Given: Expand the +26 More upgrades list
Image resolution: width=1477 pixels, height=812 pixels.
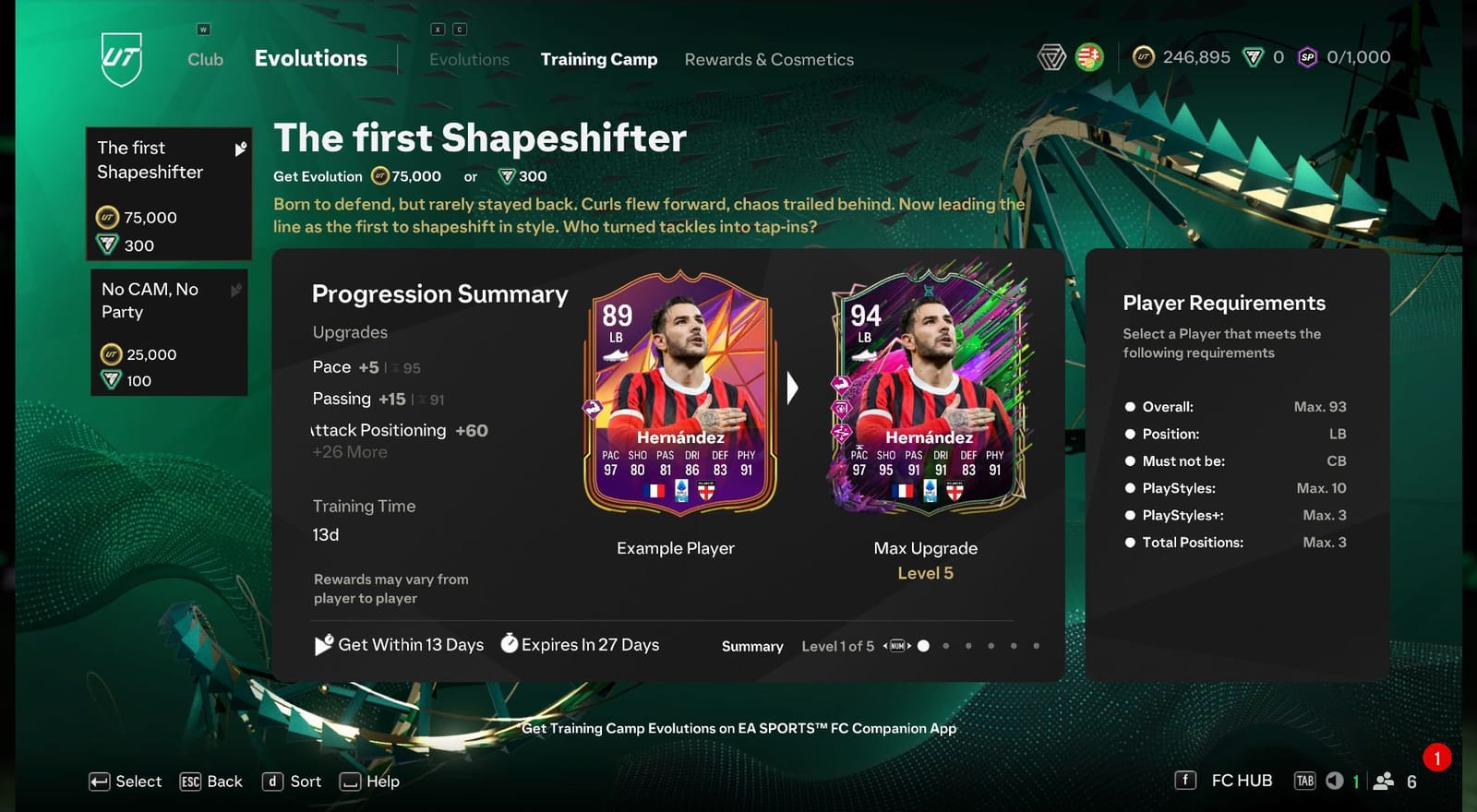Looking at the screenshot, I should (349, 452).
